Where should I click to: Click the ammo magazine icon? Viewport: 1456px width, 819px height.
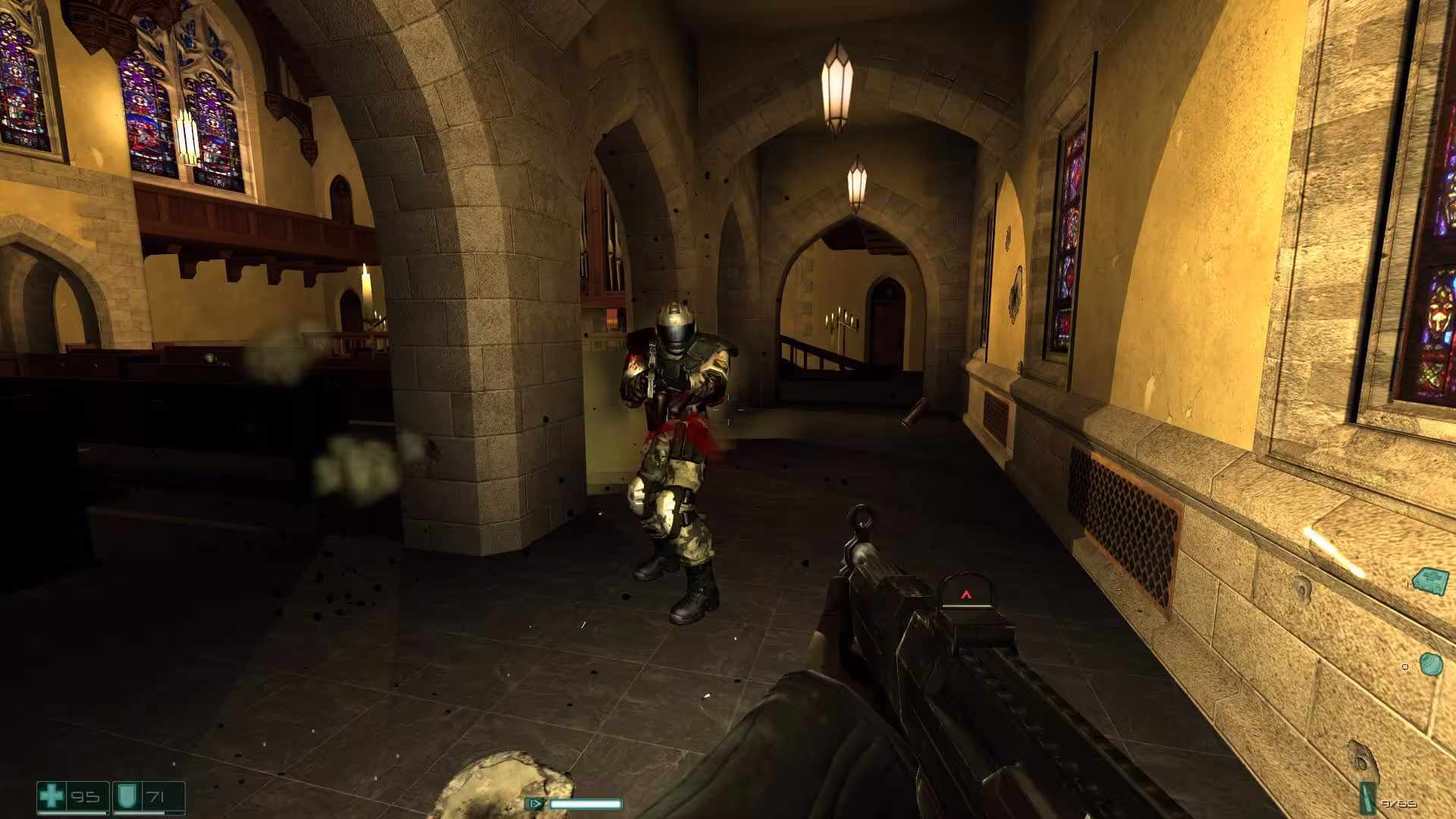point(1369,797)
